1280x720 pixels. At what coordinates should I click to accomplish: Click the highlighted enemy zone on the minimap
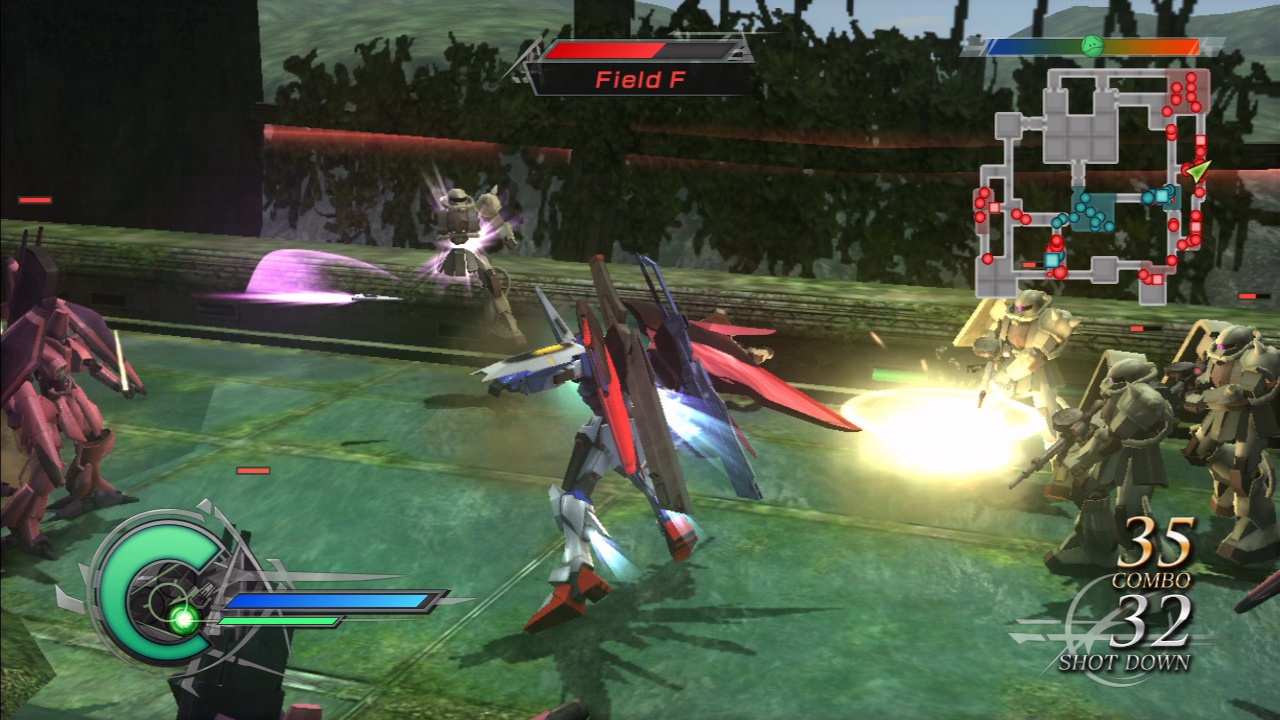(1187, 90)
